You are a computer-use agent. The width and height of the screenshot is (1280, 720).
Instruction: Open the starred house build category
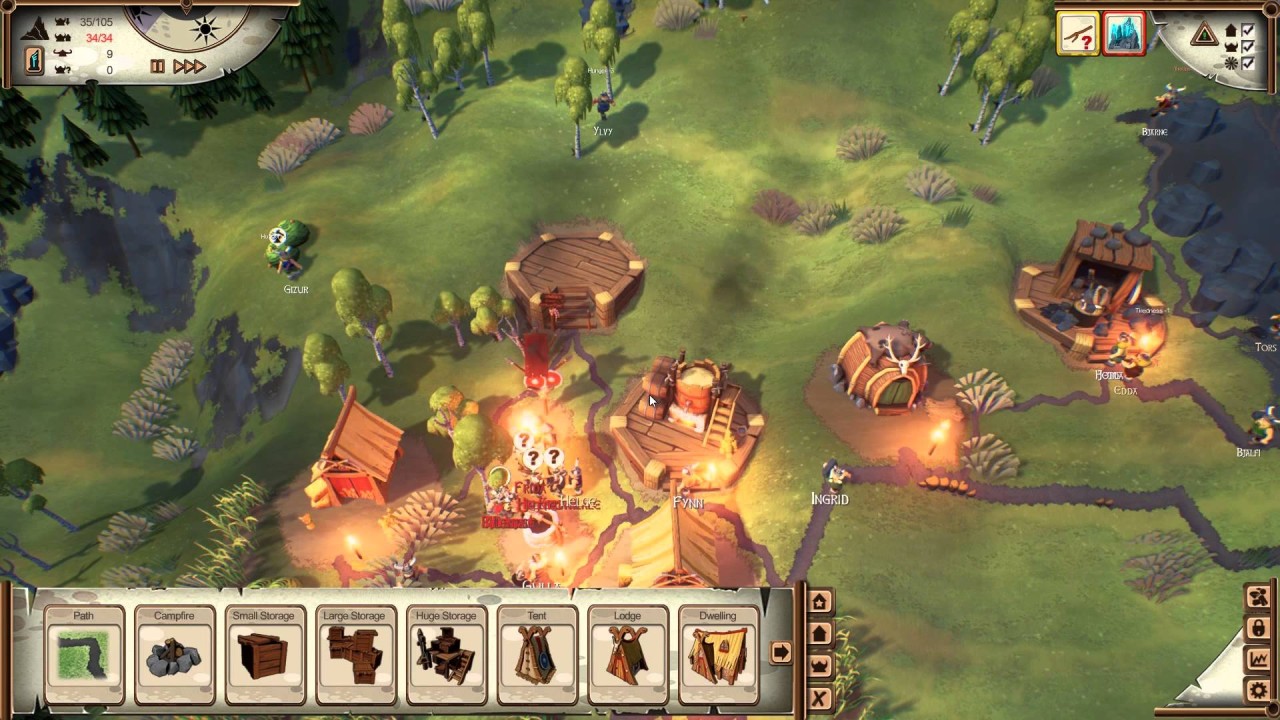(x=820, y=601)
